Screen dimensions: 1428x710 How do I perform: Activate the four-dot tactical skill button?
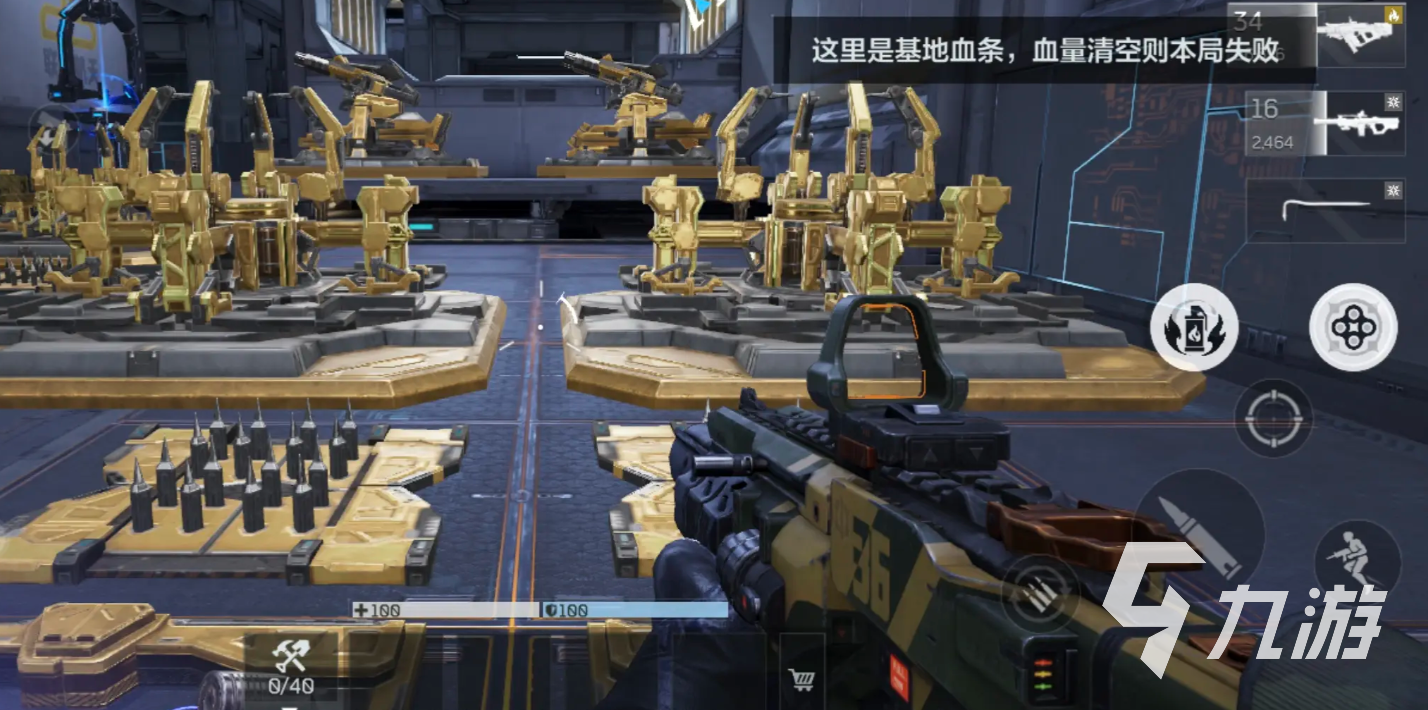coord(1354,328)
